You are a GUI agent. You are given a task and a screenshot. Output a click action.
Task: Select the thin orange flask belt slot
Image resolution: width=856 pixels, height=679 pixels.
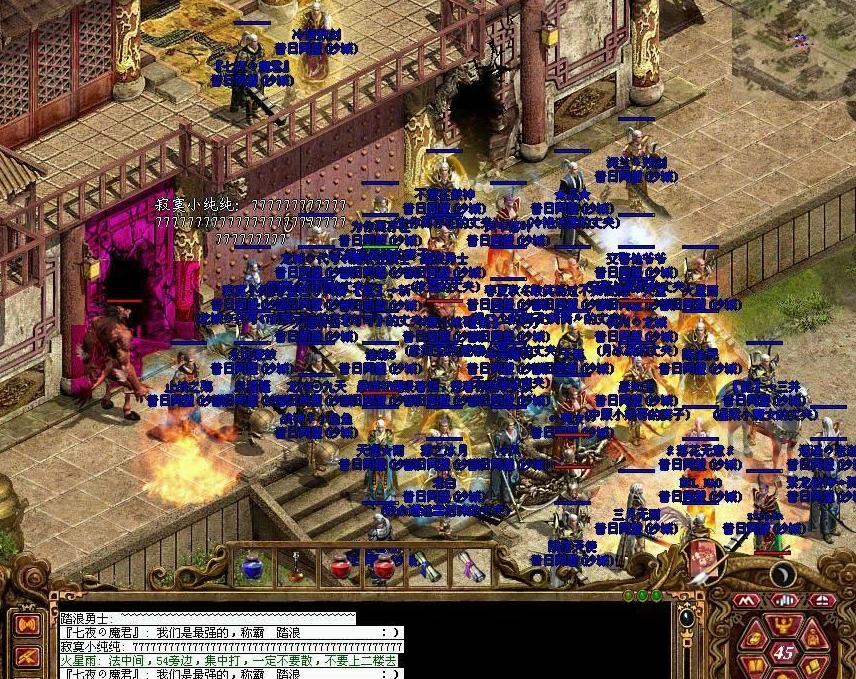click(296, 567)
